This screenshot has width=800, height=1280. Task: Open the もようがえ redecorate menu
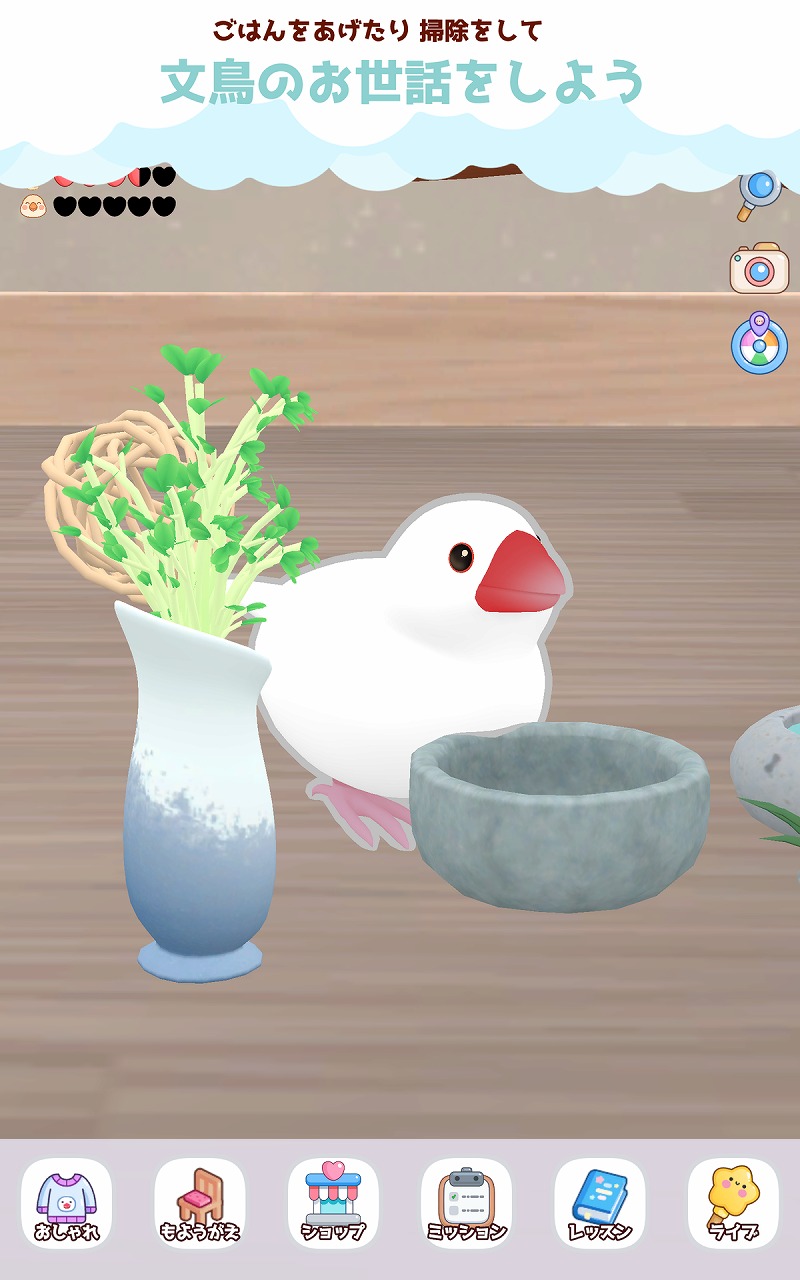pos(200,1203)
